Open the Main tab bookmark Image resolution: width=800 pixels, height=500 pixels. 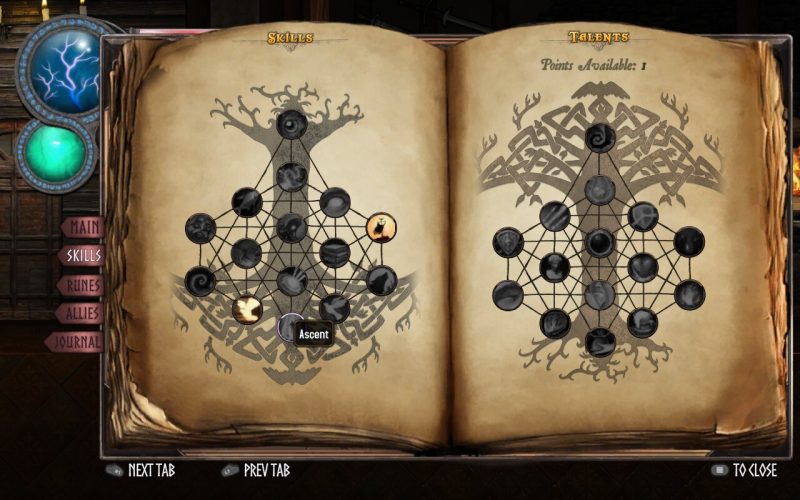(84, 227)
